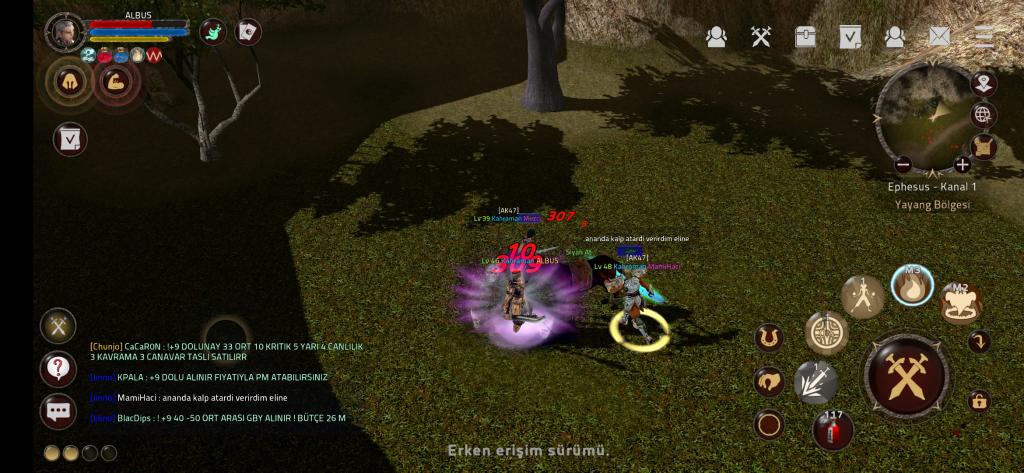Open the crossed swords top menu icon
Viewport: 1024px width, 473px height.
click(x=761, y=37)
